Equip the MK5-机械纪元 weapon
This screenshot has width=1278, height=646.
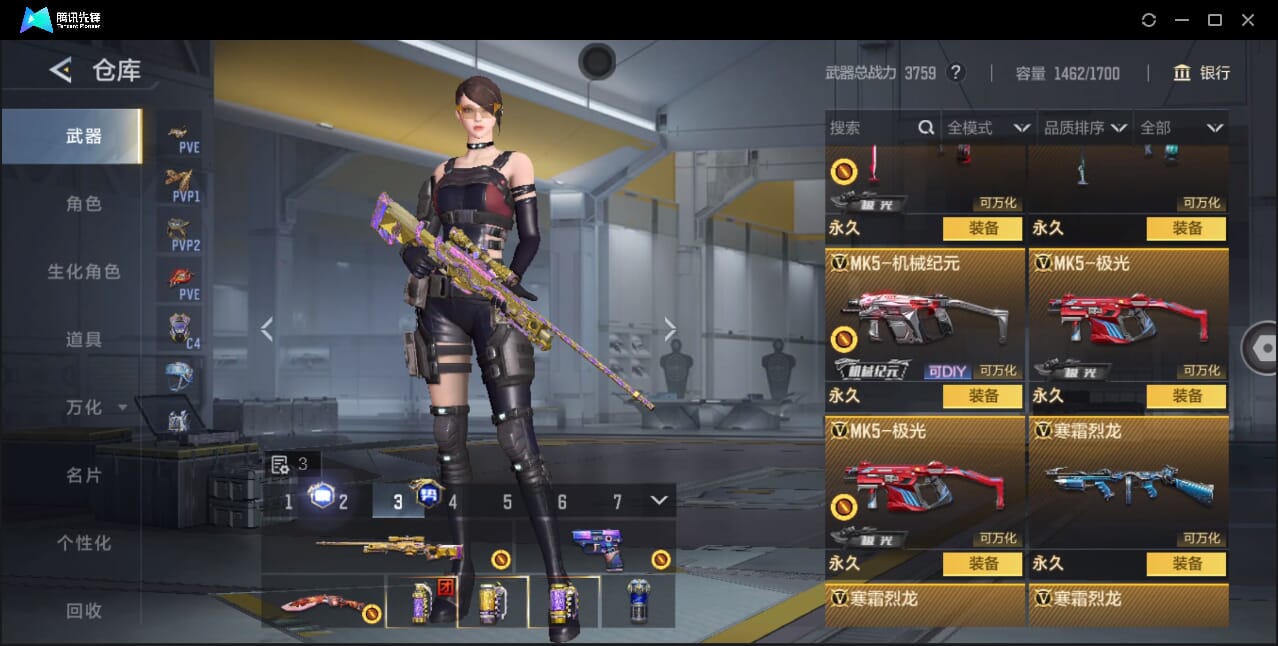click(983, 396)
